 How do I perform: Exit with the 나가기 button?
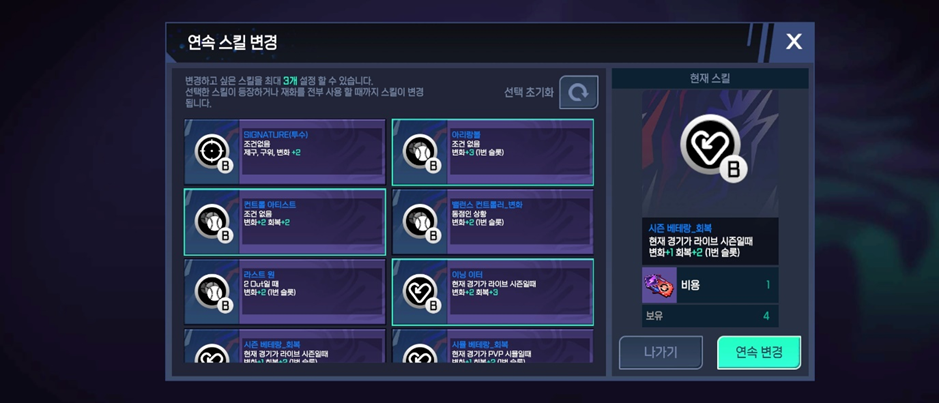[x=660, y=352]
